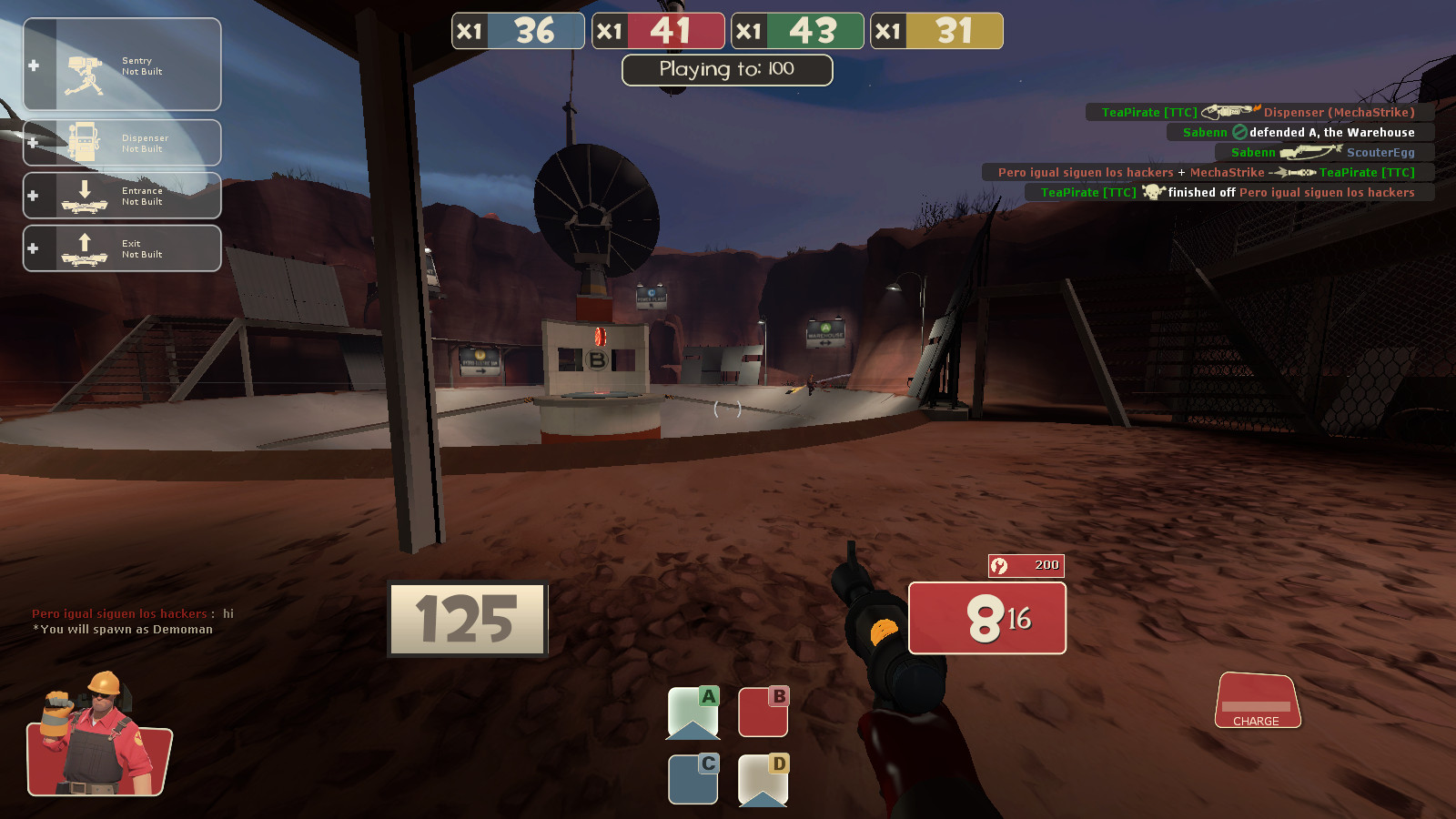1456x819 pixels.
Task: Expand the Entrance Not Built entry
Action: (x=33, y=195)
